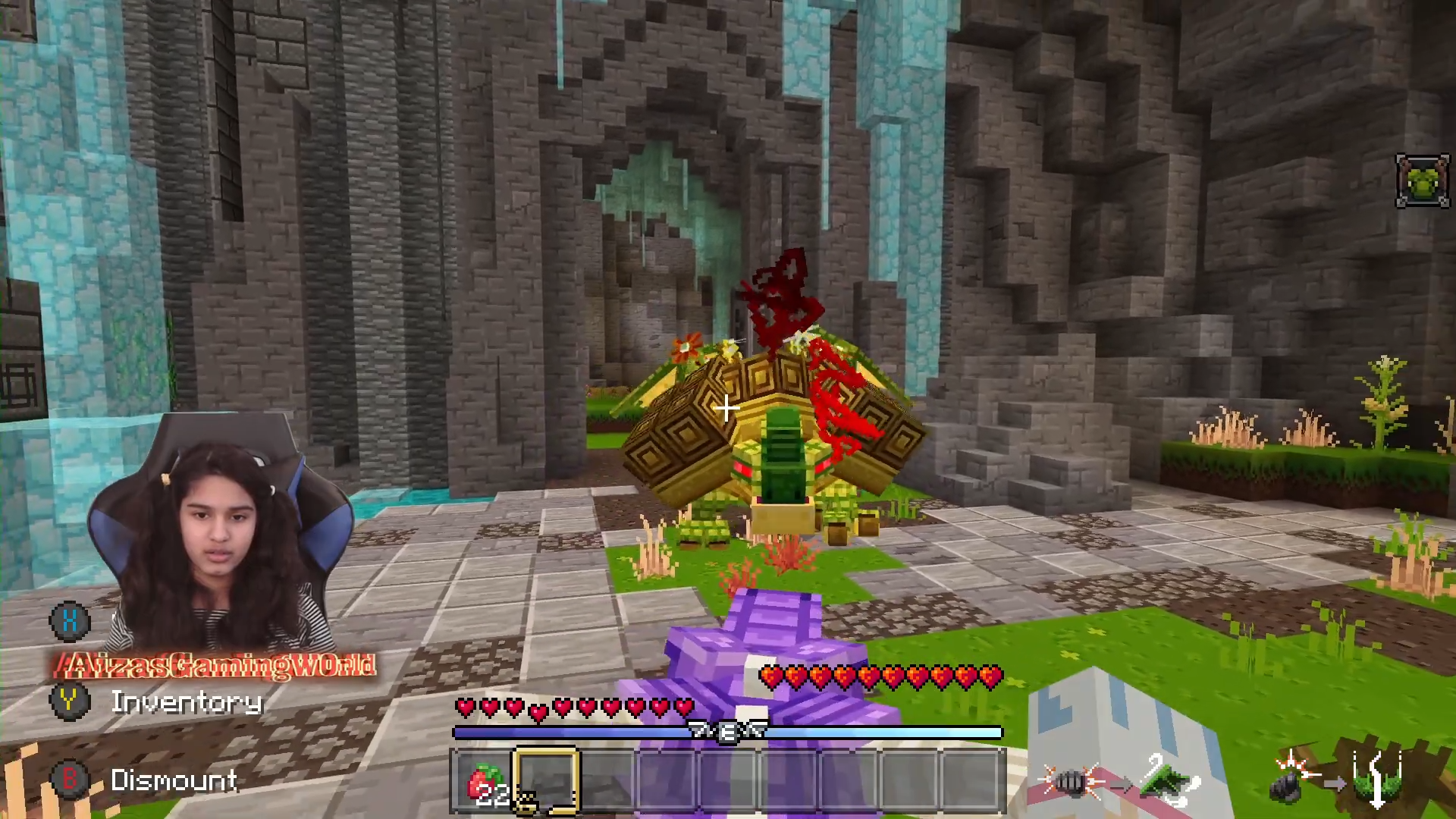The width and height of the screenshot is (1456, 819).
Task: Click the AizasGamingW0rld channel name
Action: [x=217, y=666]
